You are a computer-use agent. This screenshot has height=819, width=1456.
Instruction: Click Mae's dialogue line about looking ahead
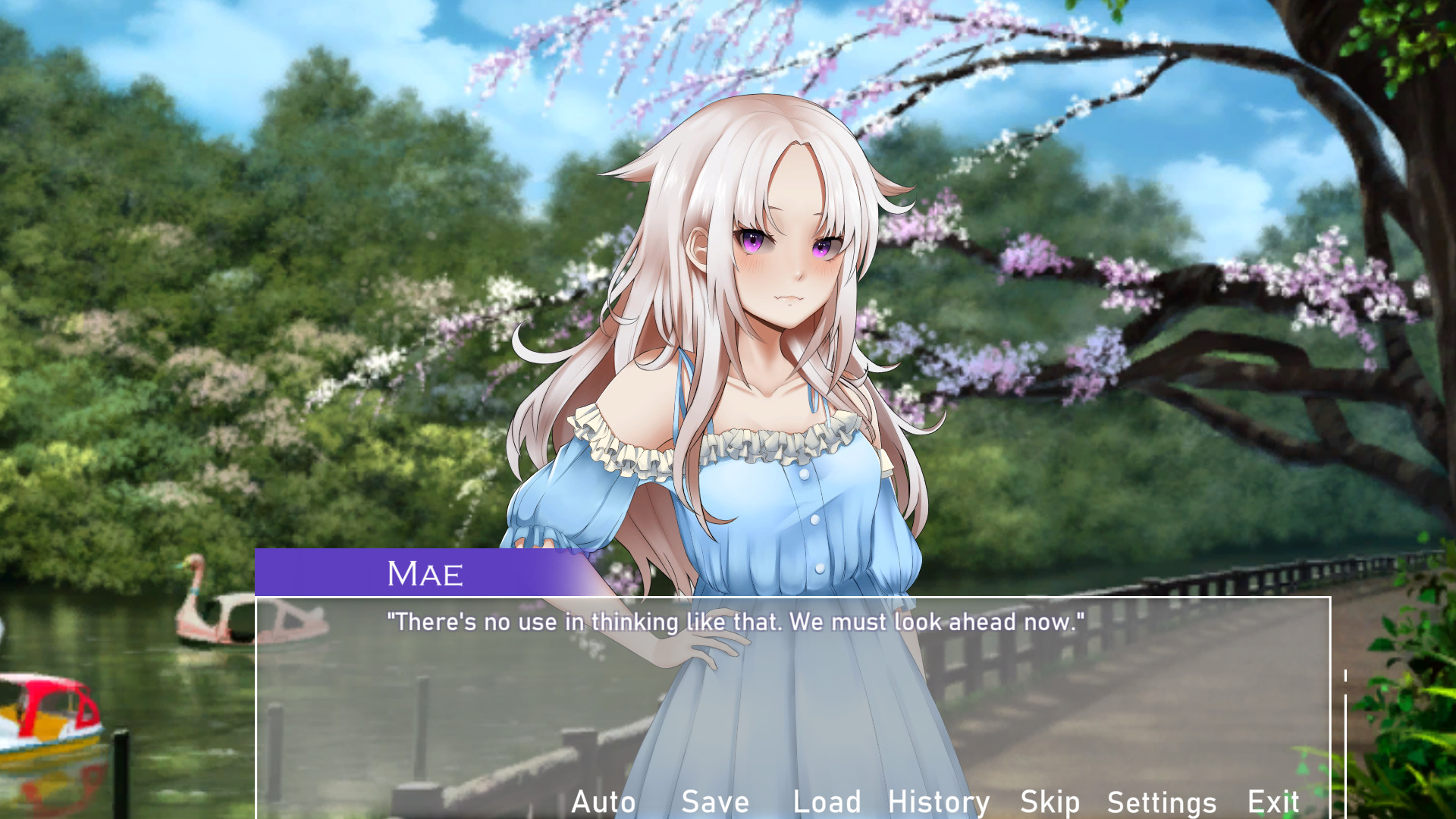(734, 622)
